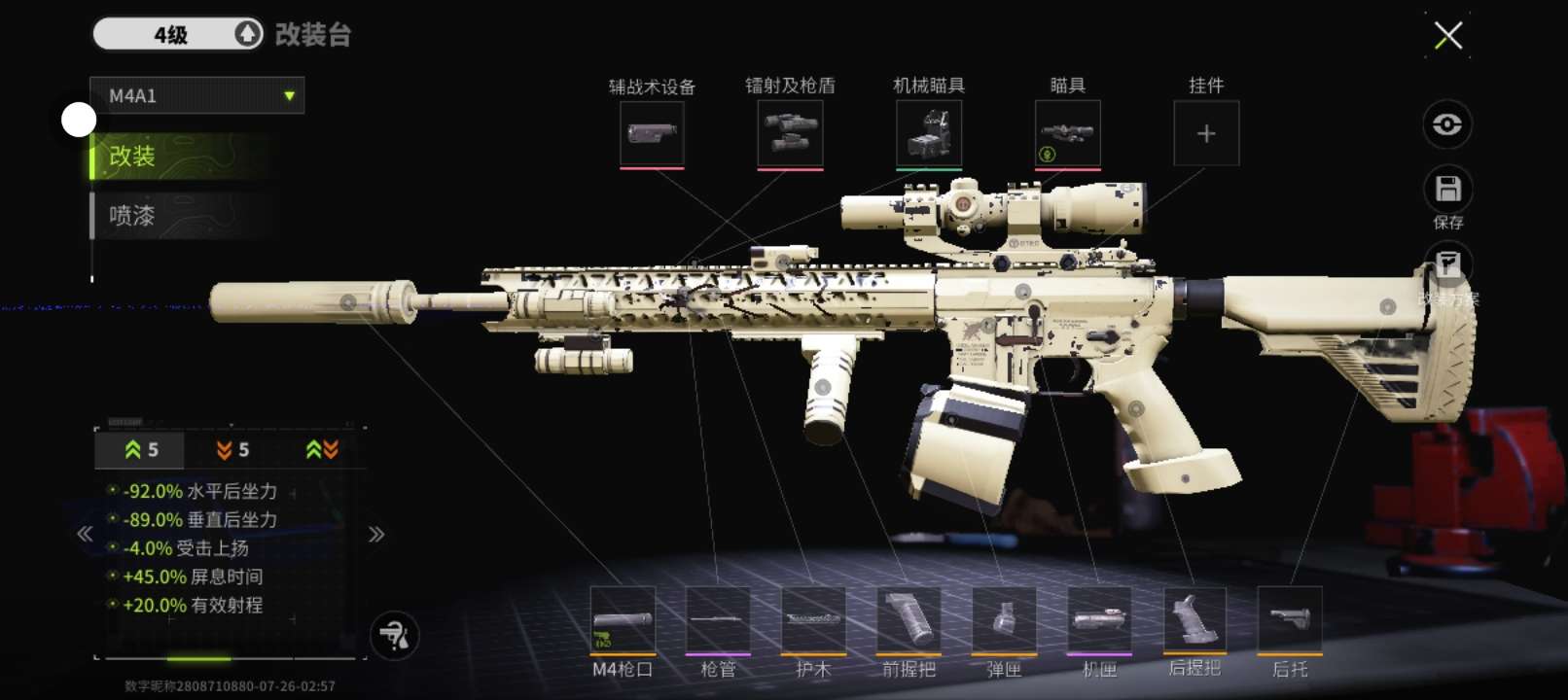Show next stats page with right arrows
The width and height of the screenshot is (1568, 700).
376,534
